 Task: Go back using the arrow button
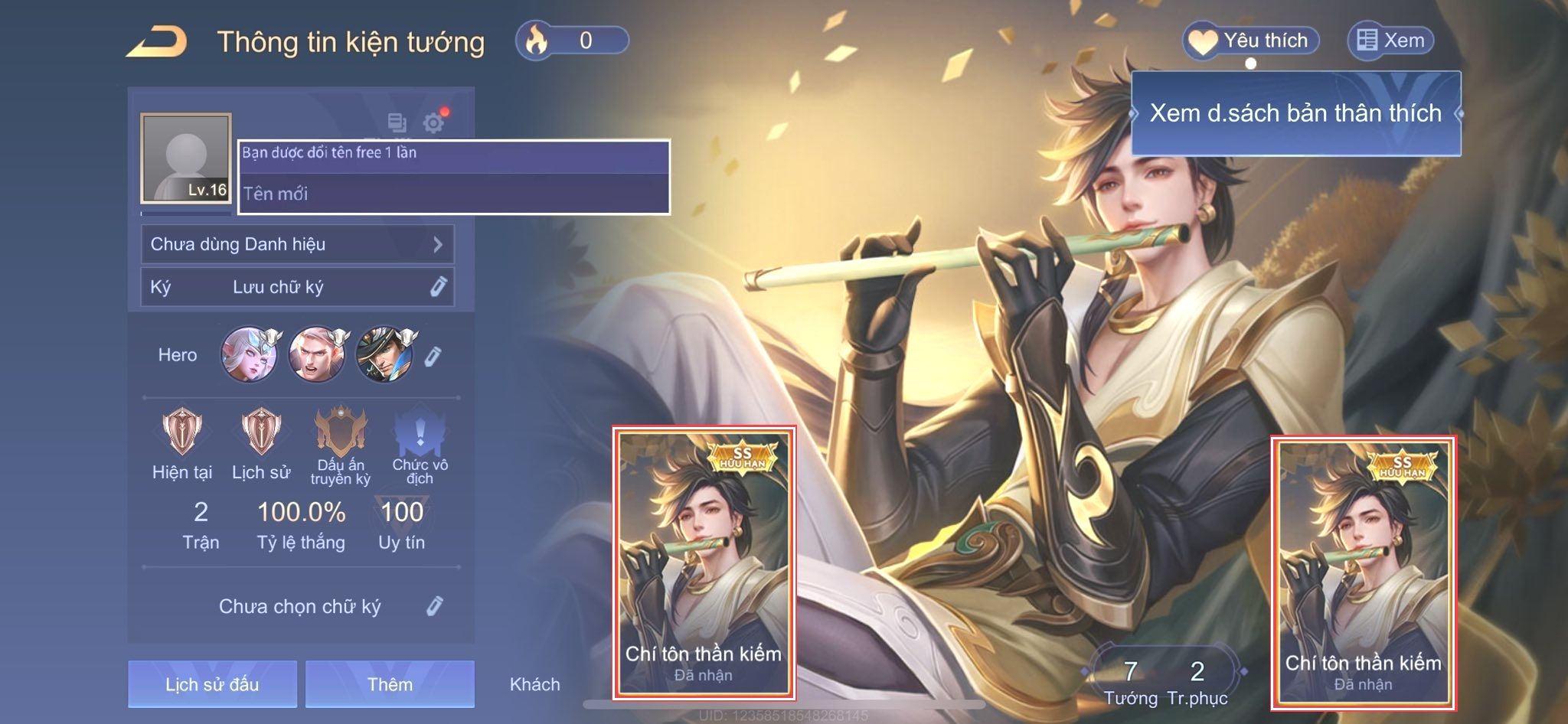157,41
